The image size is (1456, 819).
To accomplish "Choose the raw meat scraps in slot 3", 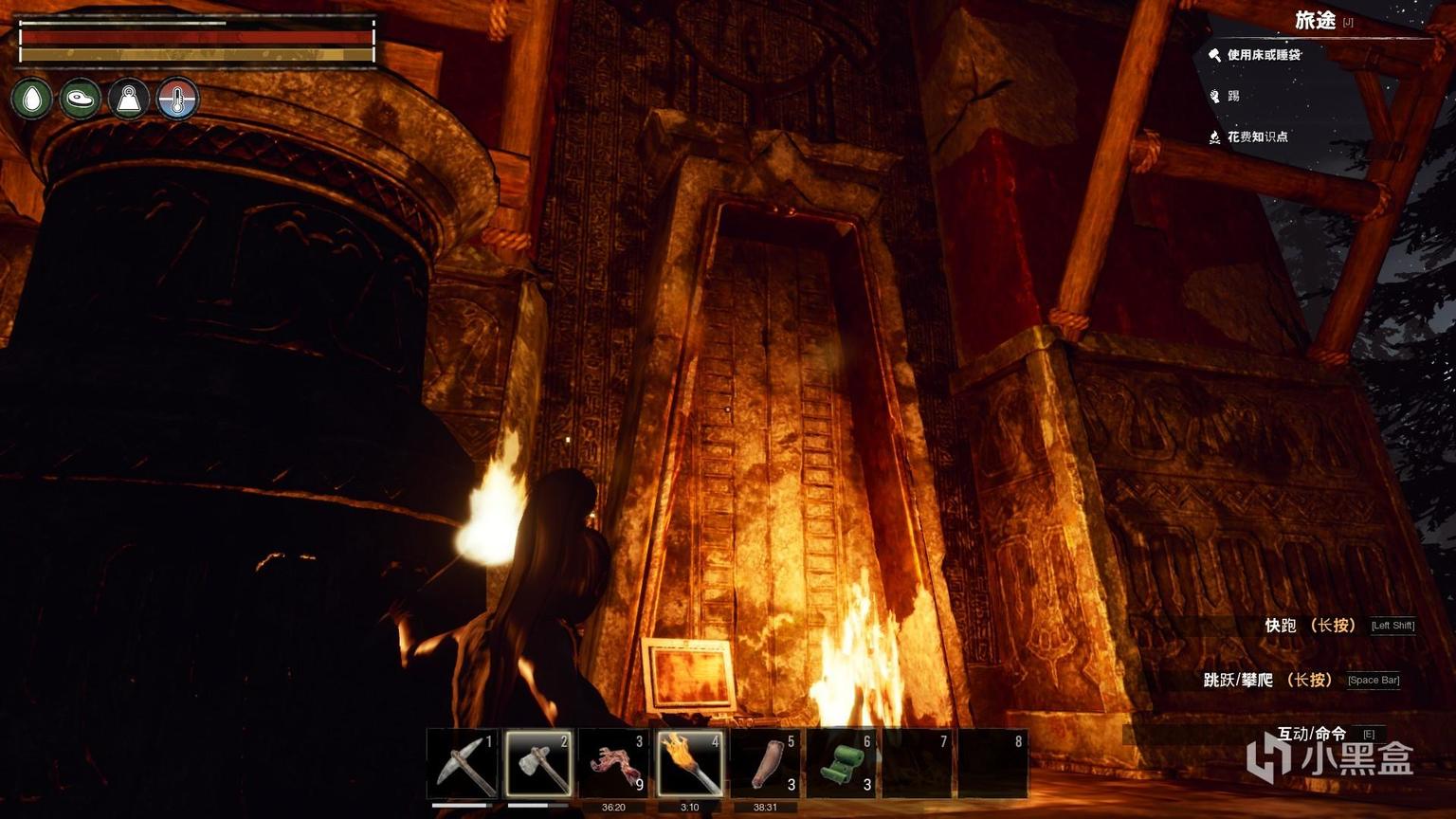I will point(614,763).
